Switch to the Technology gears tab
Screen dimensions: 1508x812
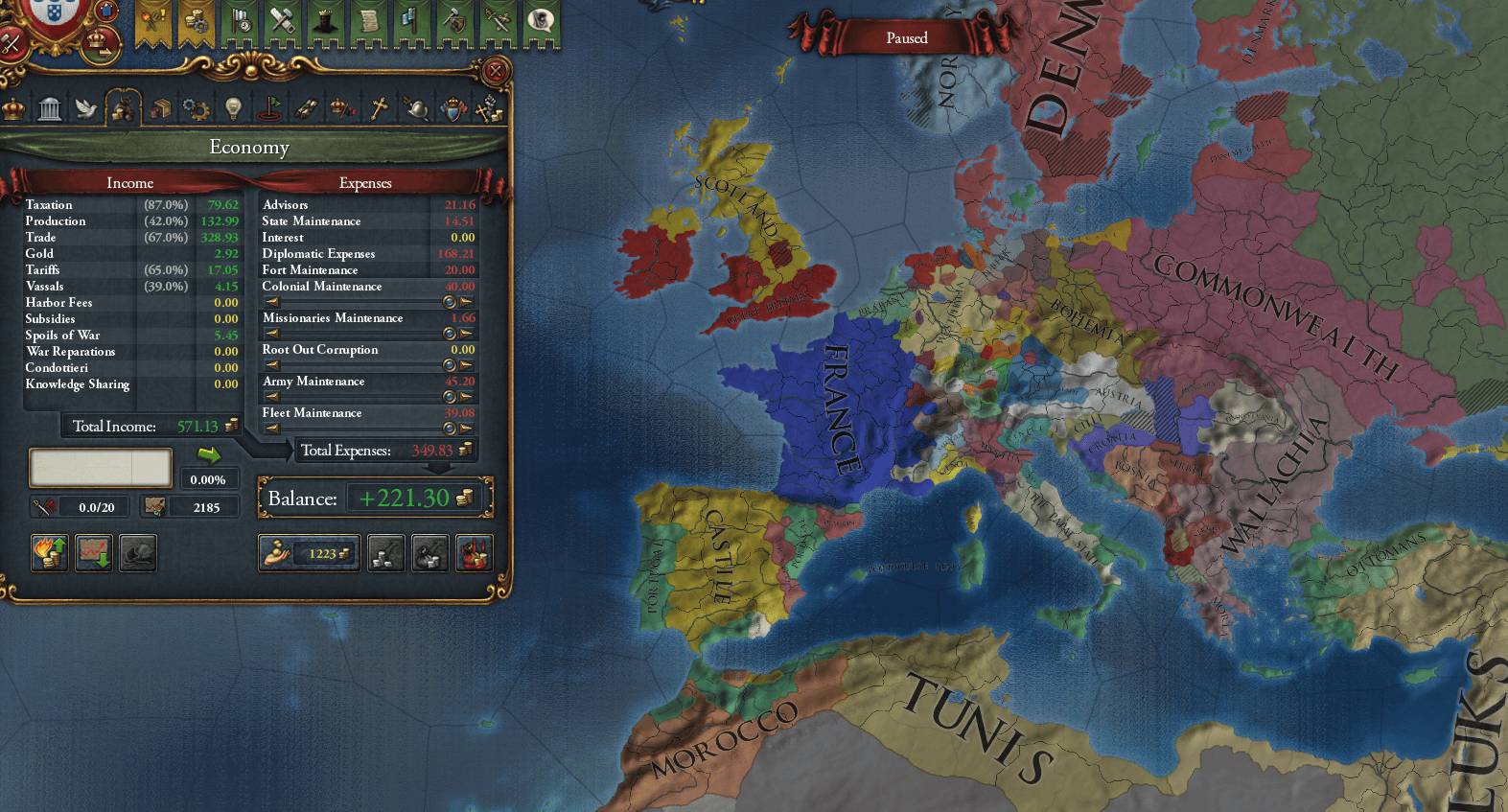[x=196, y=108]
